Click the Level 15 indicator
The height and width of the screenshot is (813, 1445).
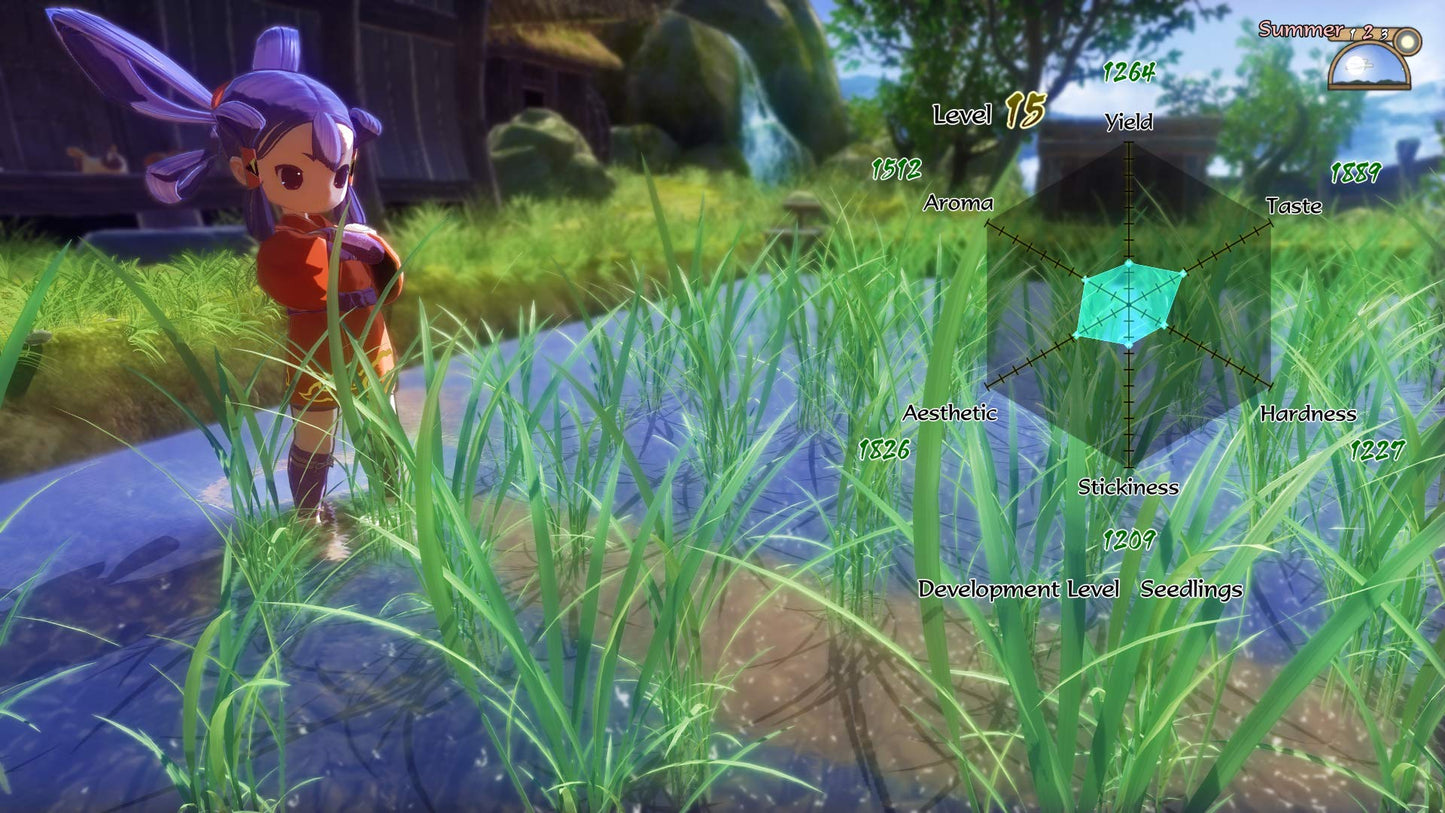[984, 114]
